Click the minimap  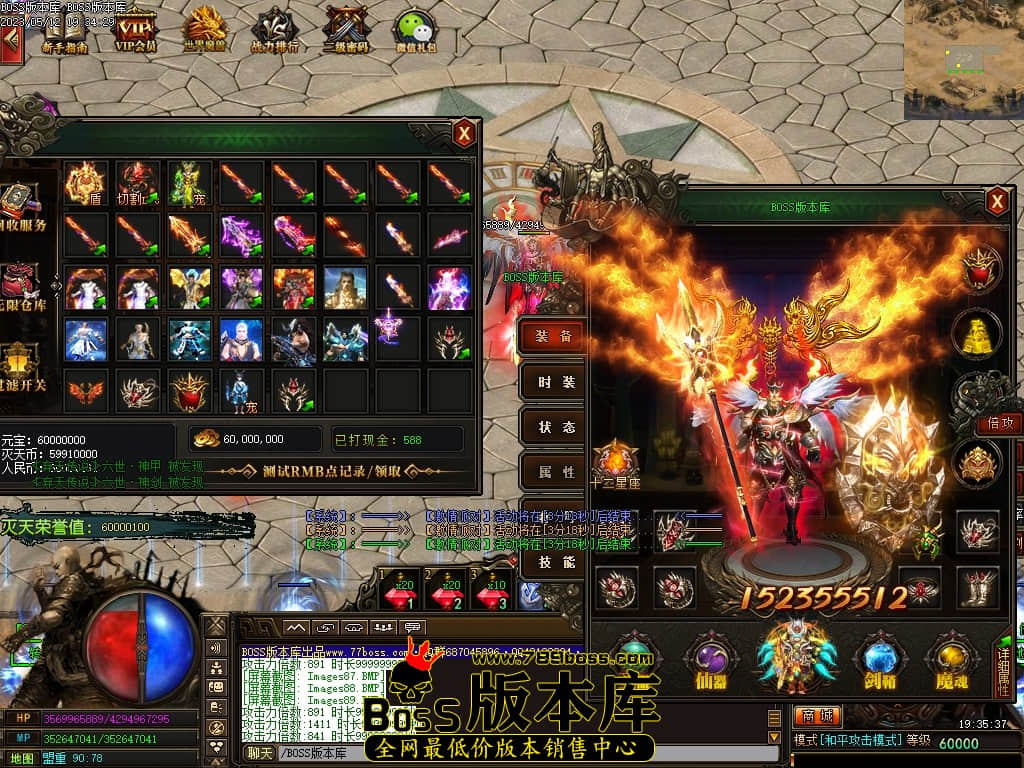tap(963, 60)
